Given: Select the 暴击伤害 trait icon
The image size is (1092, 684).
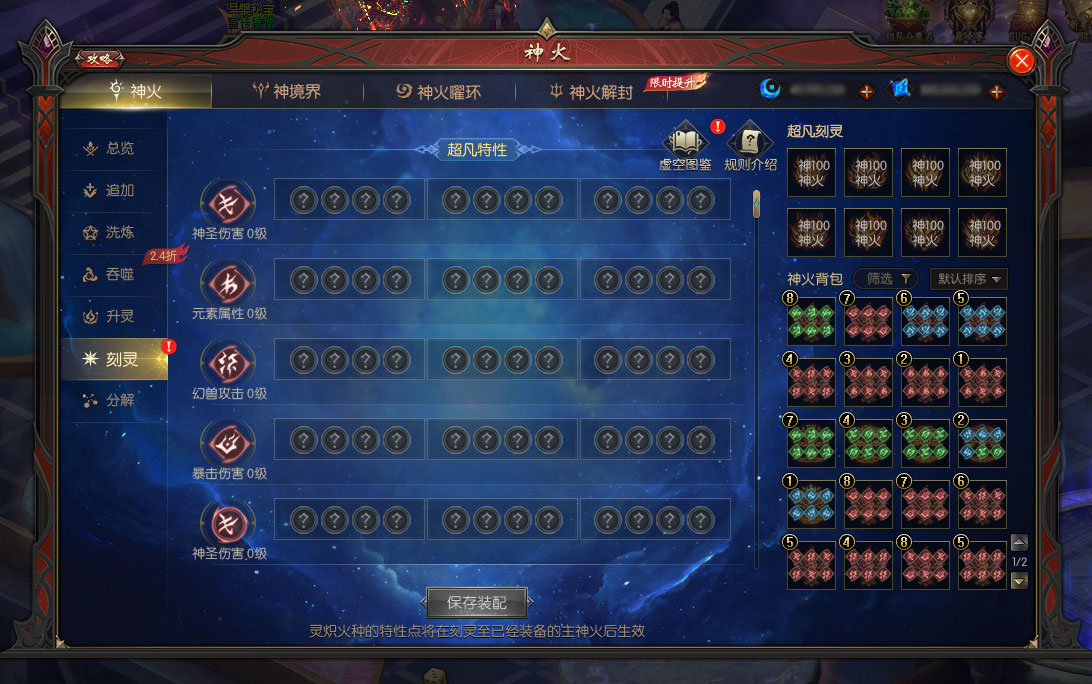Looking at the screenshot, I should pos(229,443).
